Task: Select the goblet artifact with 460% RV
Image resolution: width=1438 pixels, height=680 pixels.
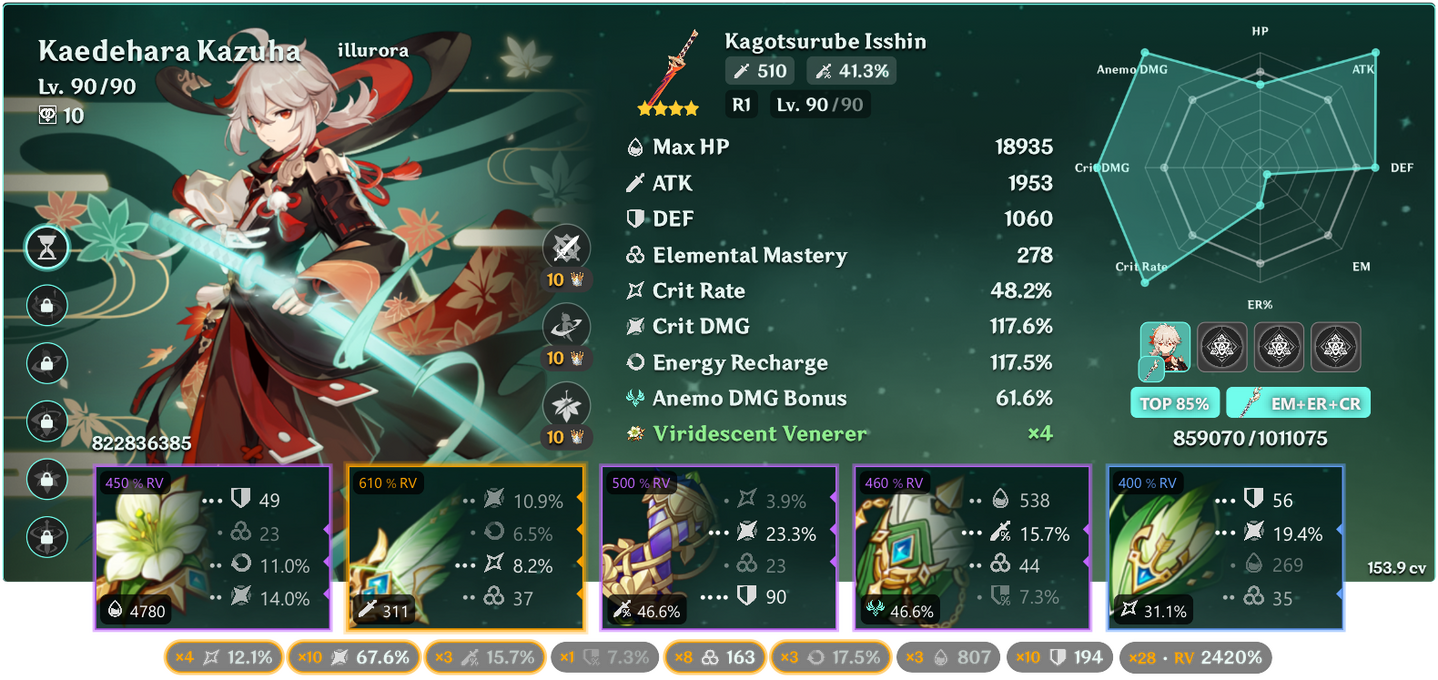Action: point(969,548)
